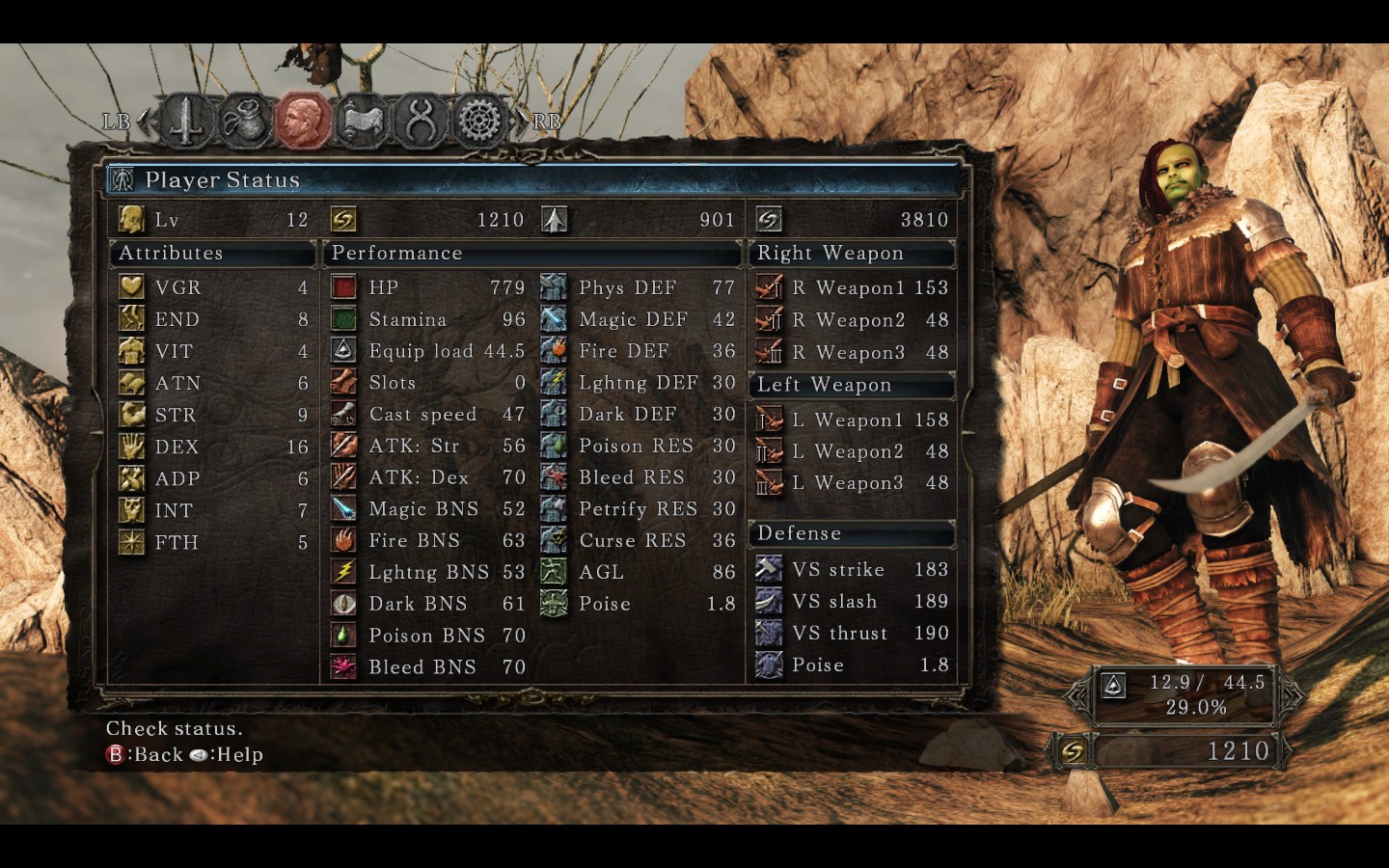Click the right arrow beside the tab row

click(x=522, y=122)
